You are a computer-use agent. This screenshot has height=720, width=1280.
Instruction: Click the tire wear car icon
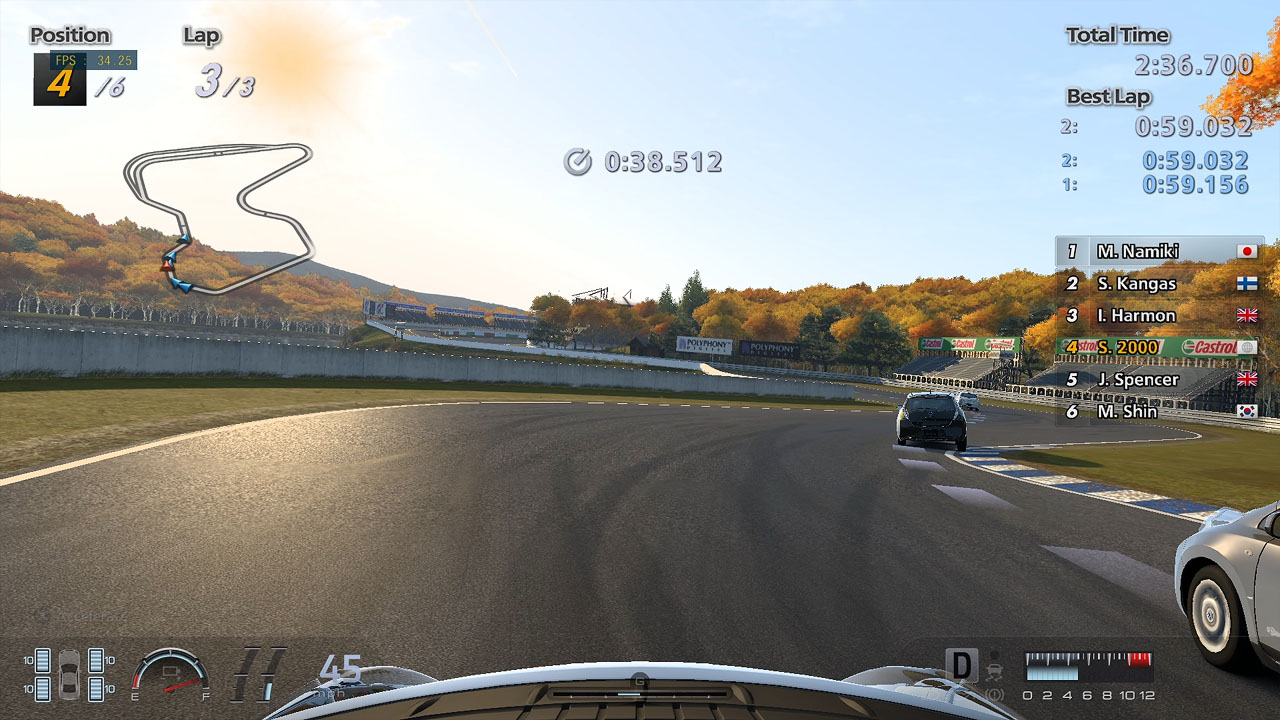coord(69,674)
